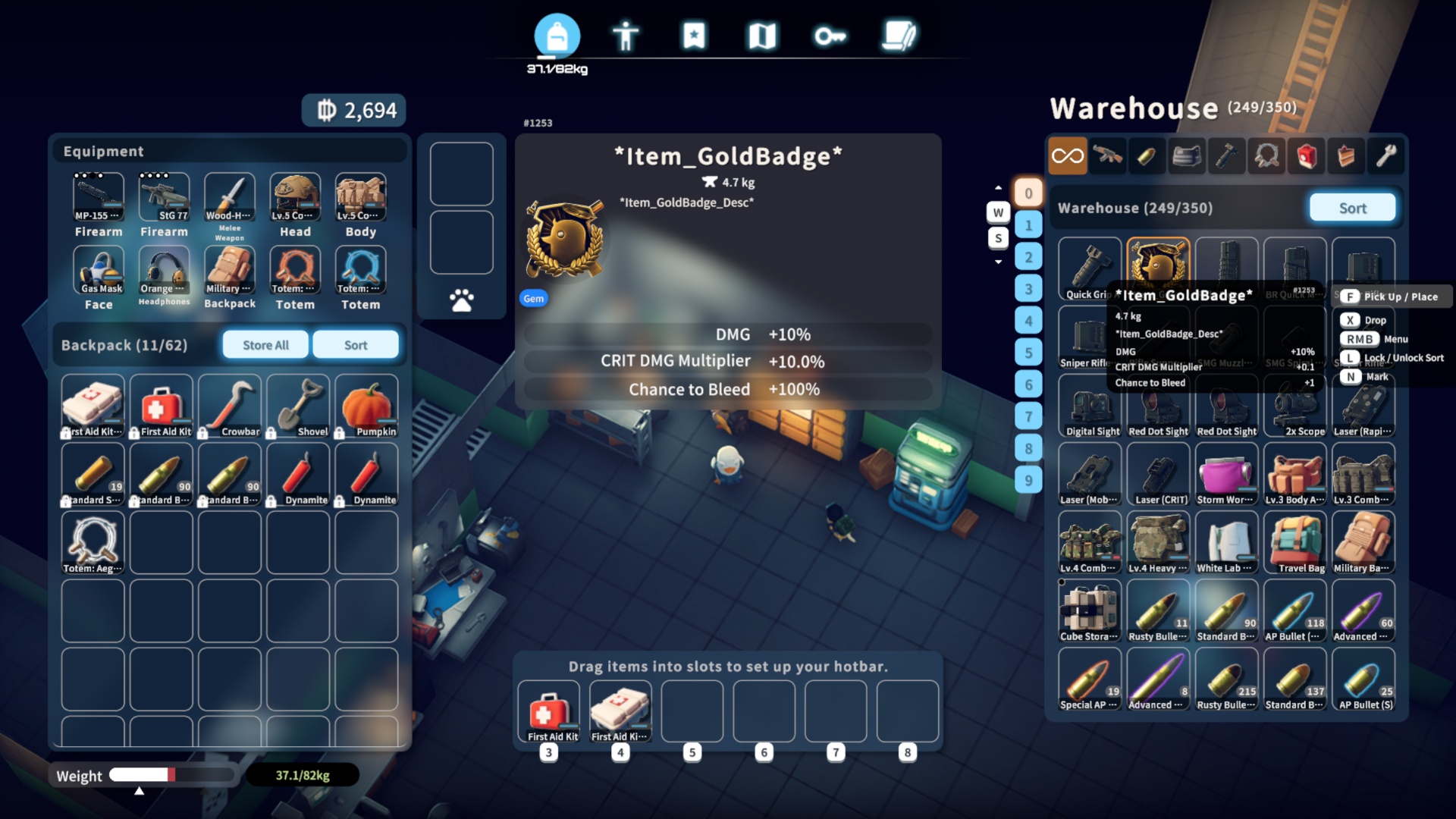The image size is (1456, 819).
Task: Switch to warehouse page 3
Action: click(1028, 288)
